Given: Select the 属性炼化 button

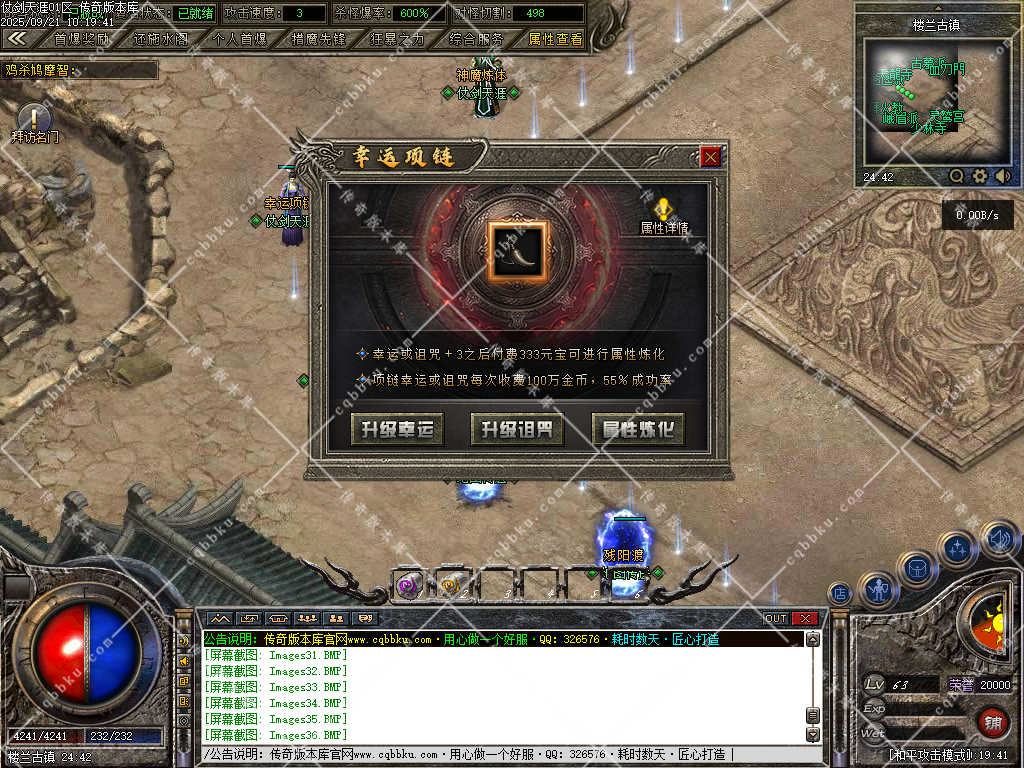Looking at the screenshot, I should (x=638, y=430).
